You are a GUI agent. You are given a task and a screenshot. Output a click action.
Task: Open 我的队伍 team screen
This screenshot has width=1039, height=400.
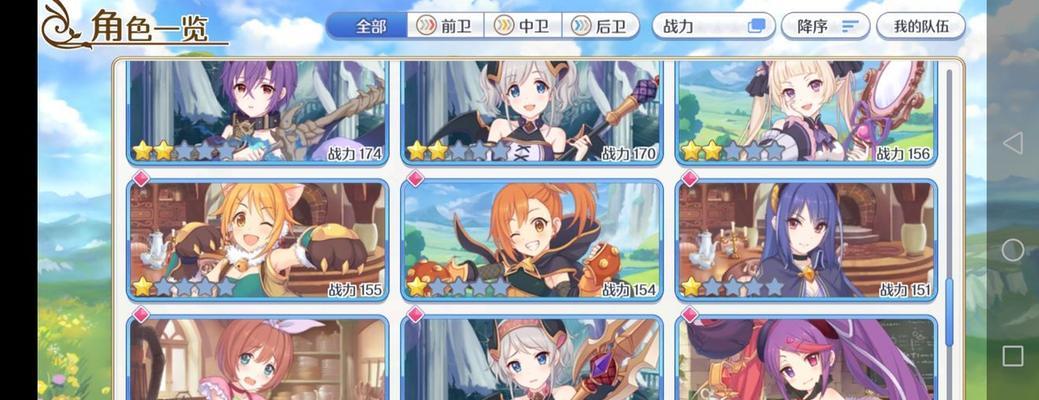pyautogui.click(x=920, y=26)
